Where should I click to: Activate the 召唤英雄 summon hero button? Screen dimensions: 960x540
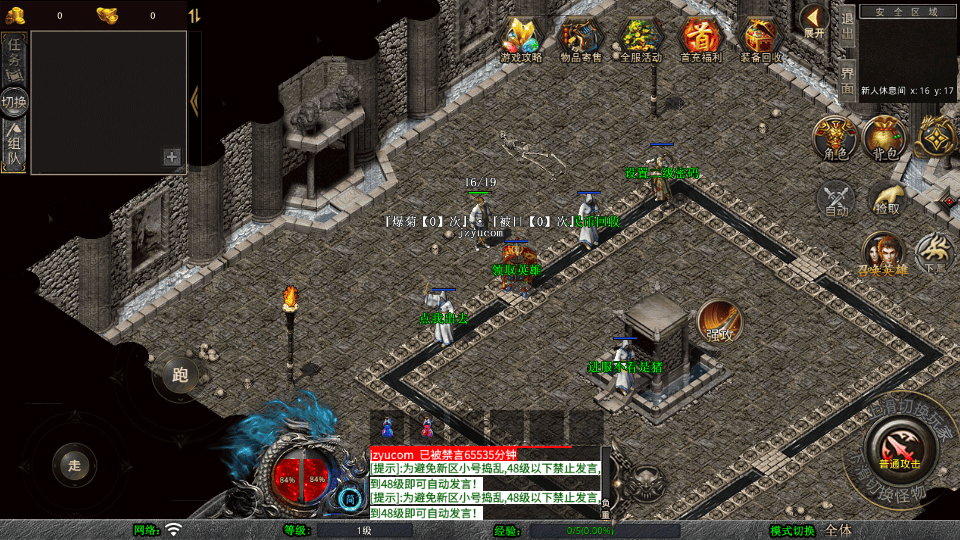point(883,254)
